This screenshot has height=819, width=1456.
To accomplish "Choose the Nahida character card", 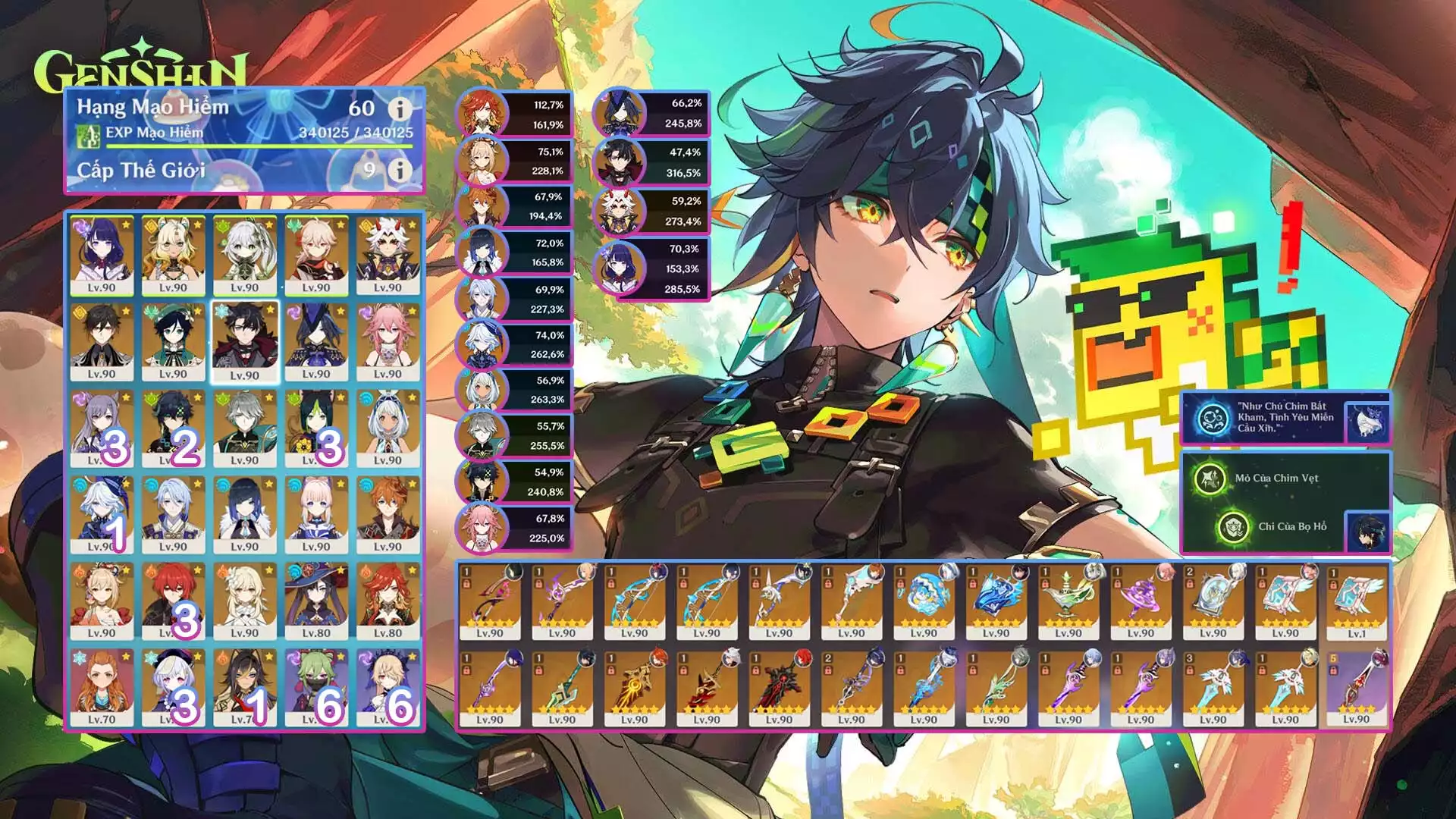I will point(244,256).
